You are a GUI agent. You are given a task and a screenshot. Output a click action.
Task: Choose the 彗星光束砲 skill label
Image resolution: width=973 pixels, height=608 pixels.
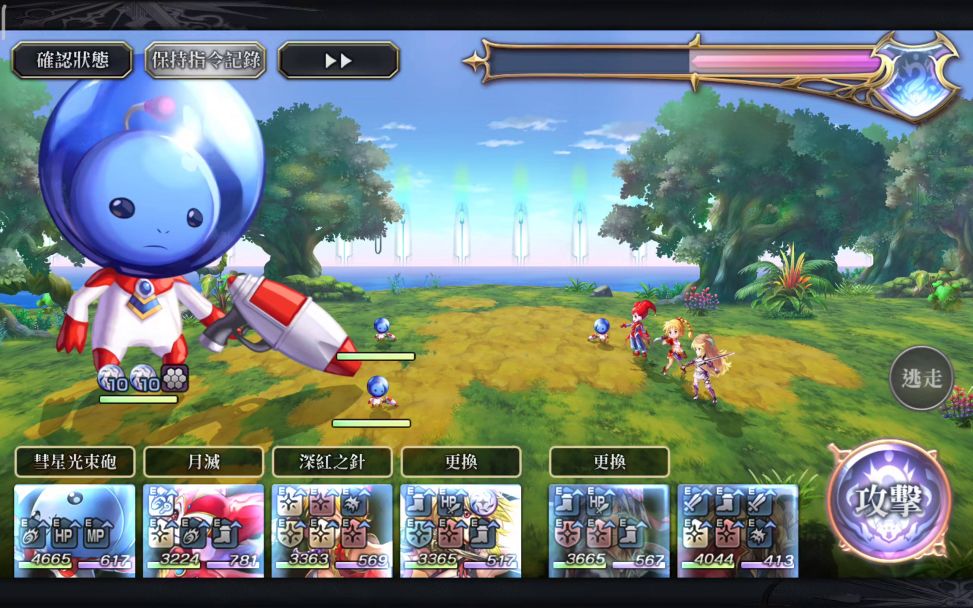click(x=75, y=462)
